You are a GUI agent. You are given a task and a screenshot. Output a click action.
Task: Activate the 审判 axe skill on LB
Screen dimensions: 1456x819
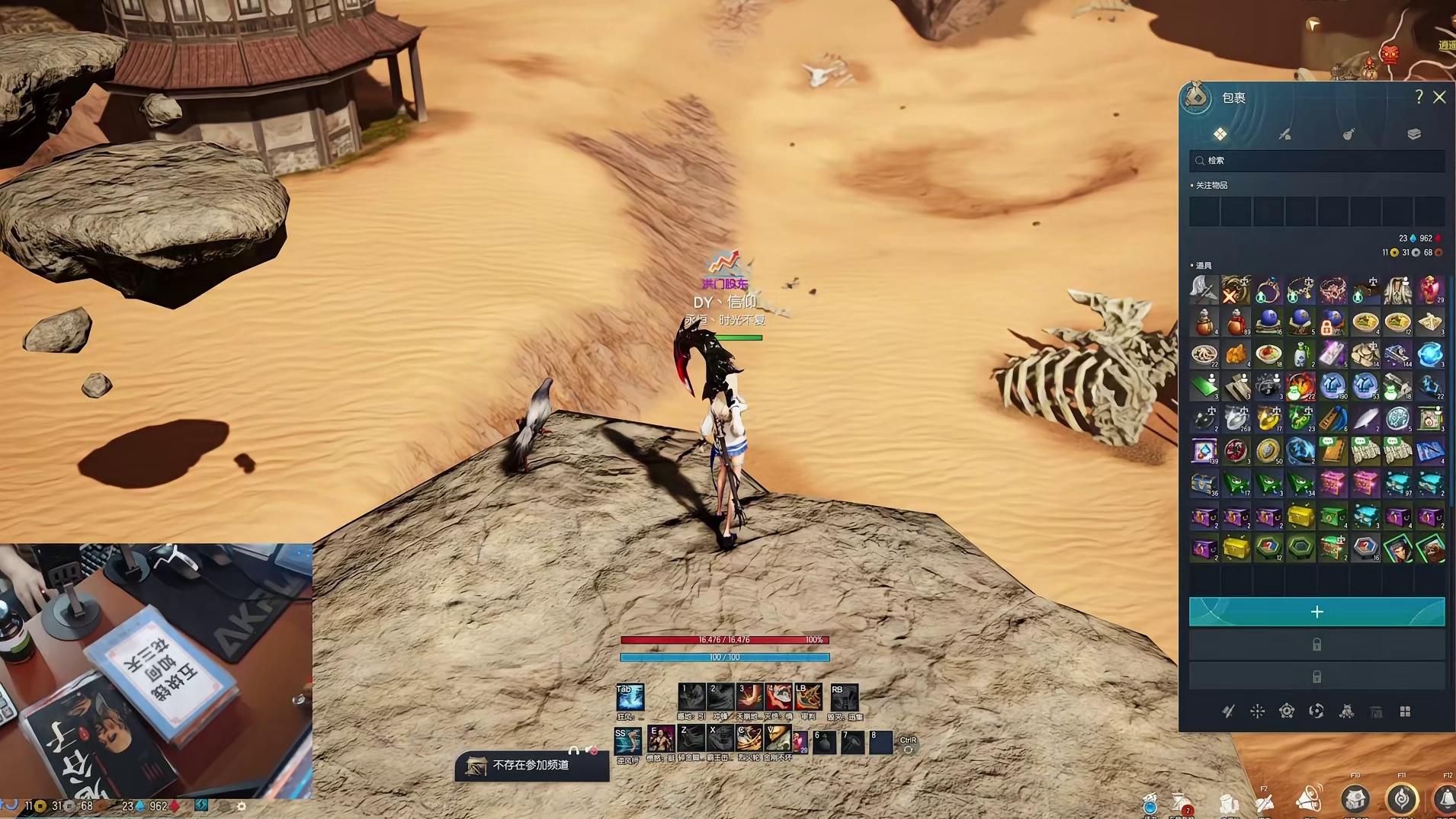pos(808,697)
